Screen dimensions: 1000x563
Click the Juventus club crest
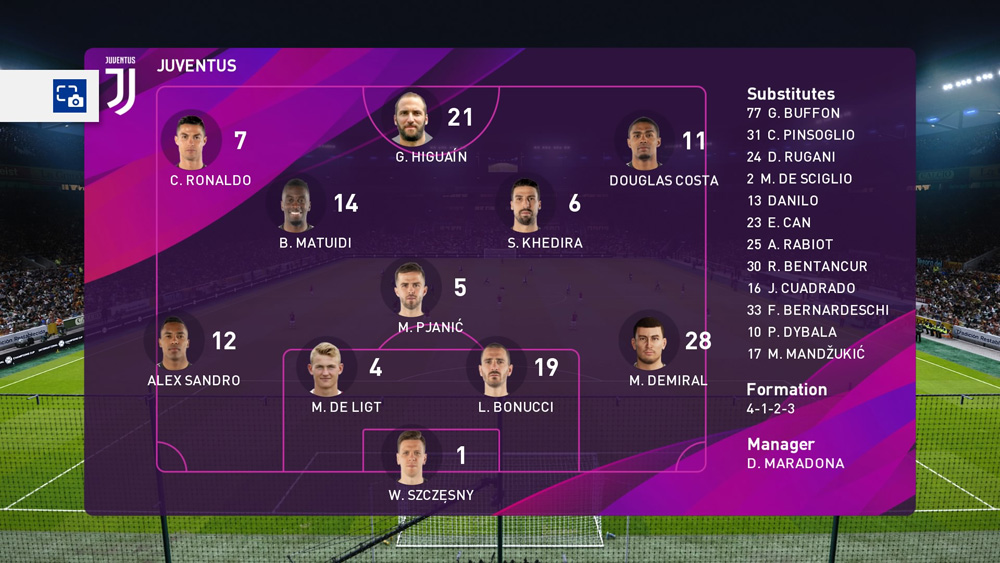pos(121,86)
